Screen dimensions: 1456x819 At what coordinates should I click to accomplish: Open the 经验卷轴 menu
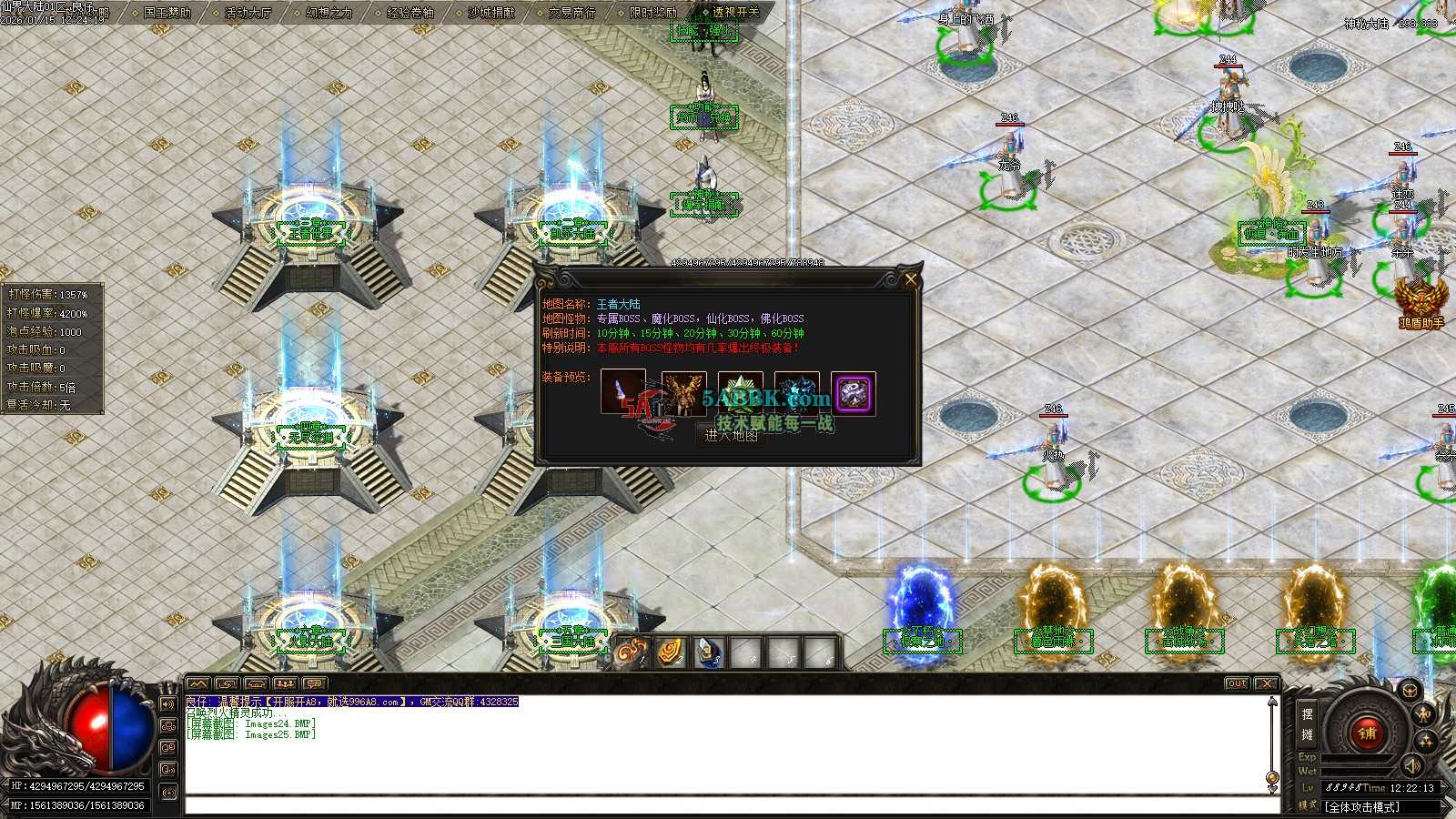410,13
